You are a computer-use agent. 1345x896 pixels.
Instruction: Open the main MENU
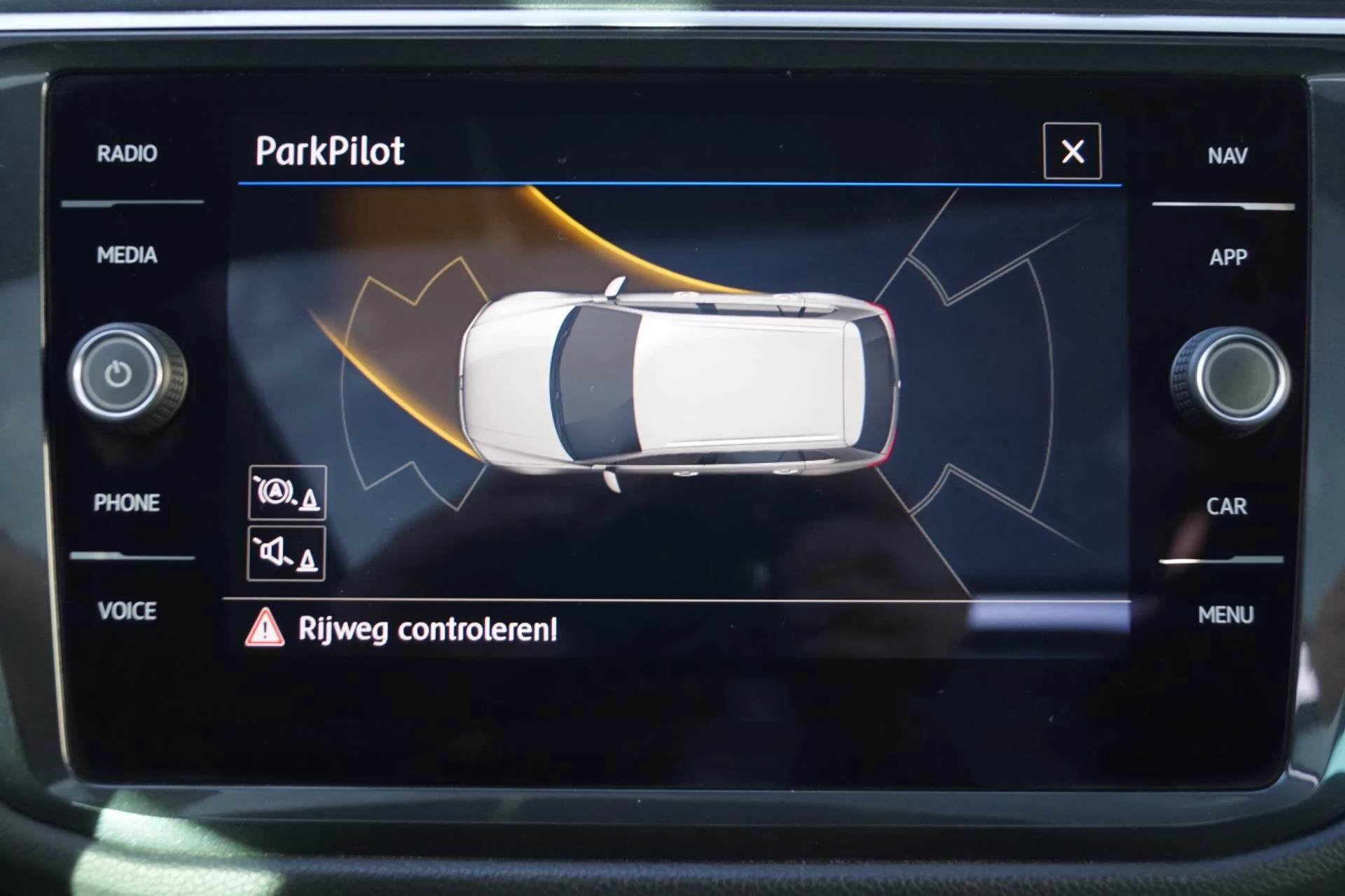(1226, 614)
